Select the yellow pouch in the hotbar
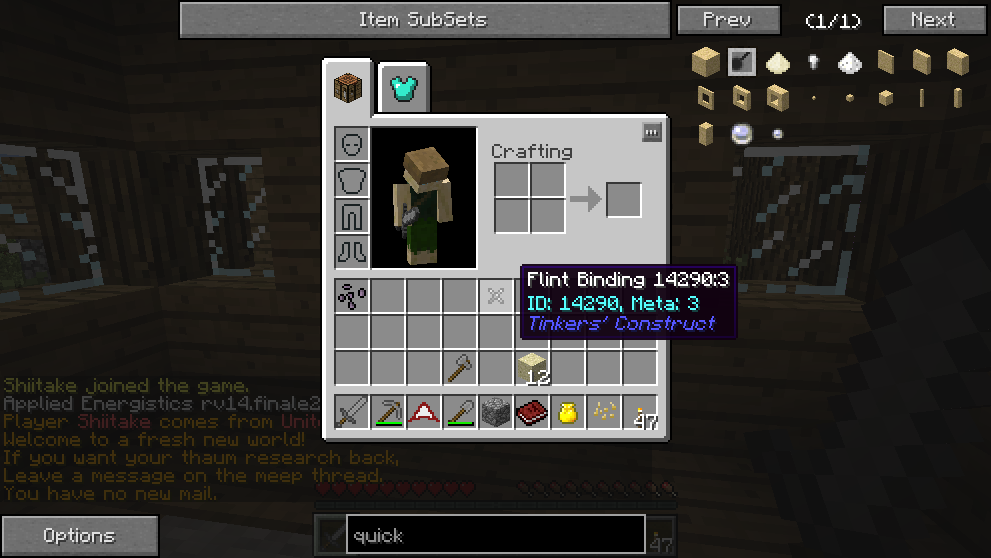This screenshot has width=991, height=558. click(x=568, y=413)
